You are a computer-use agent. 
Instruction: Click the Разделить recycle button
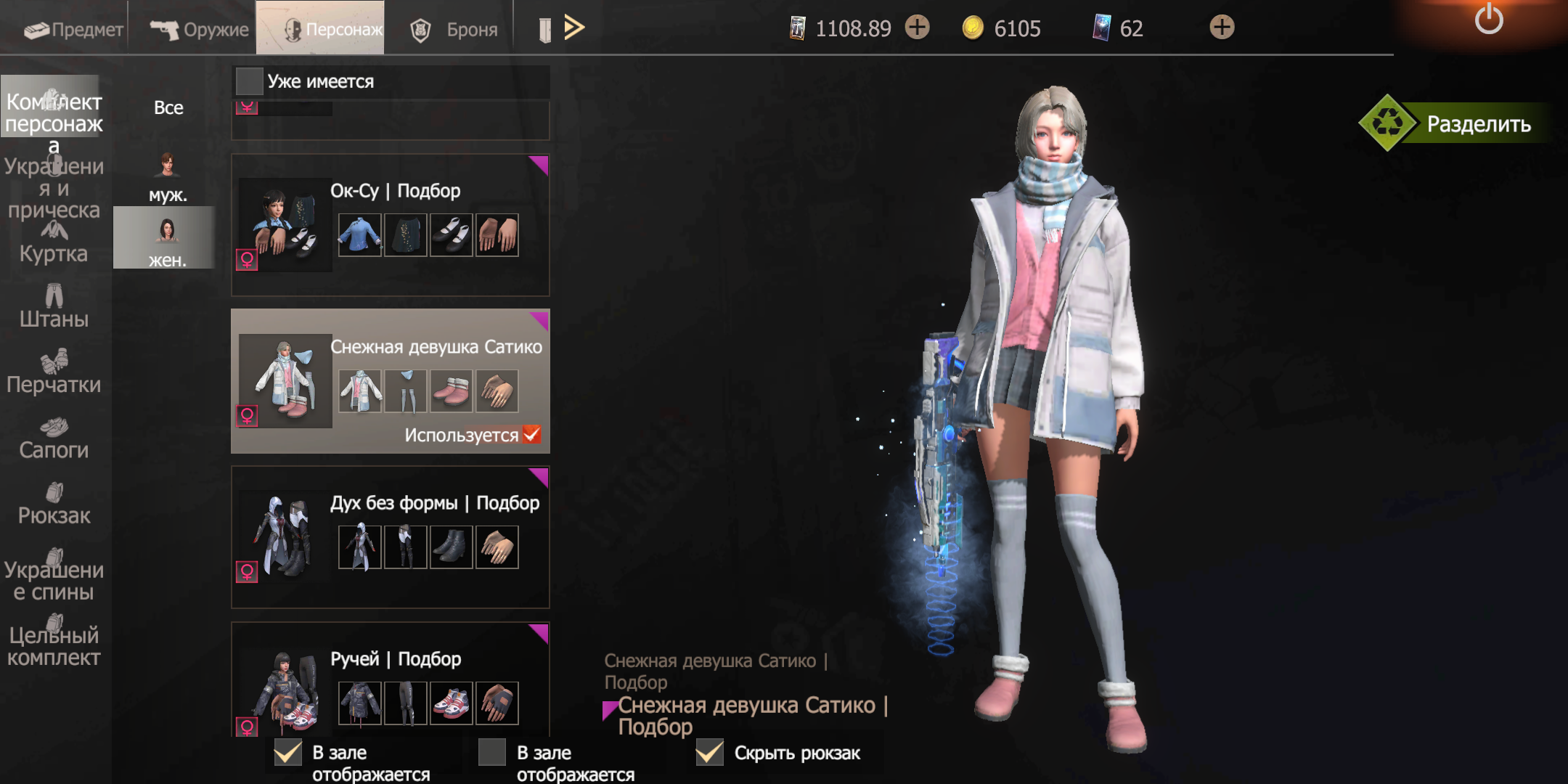[x=1459, y=123]
